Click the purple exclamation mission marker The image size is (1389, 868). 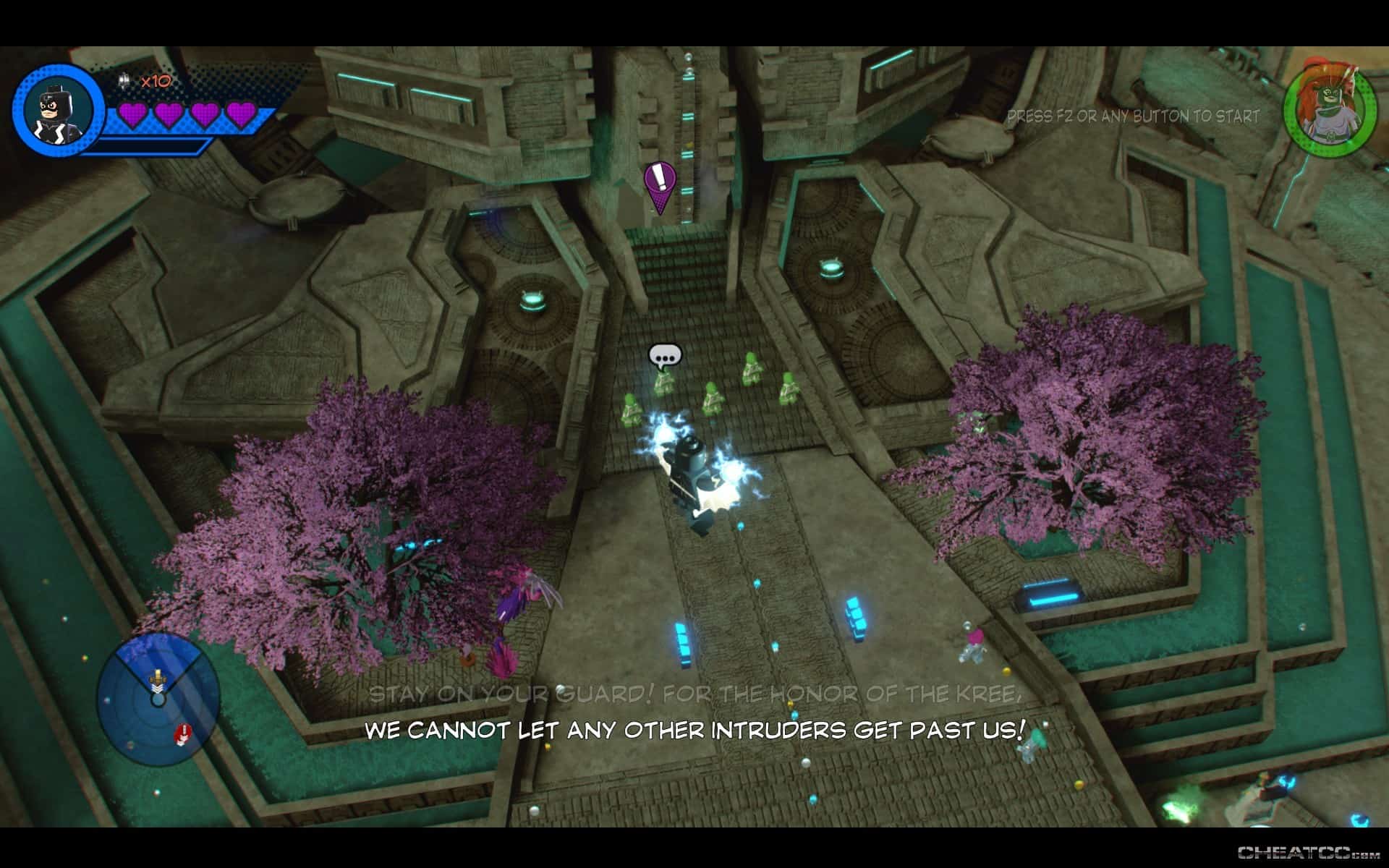click(659, 186)
